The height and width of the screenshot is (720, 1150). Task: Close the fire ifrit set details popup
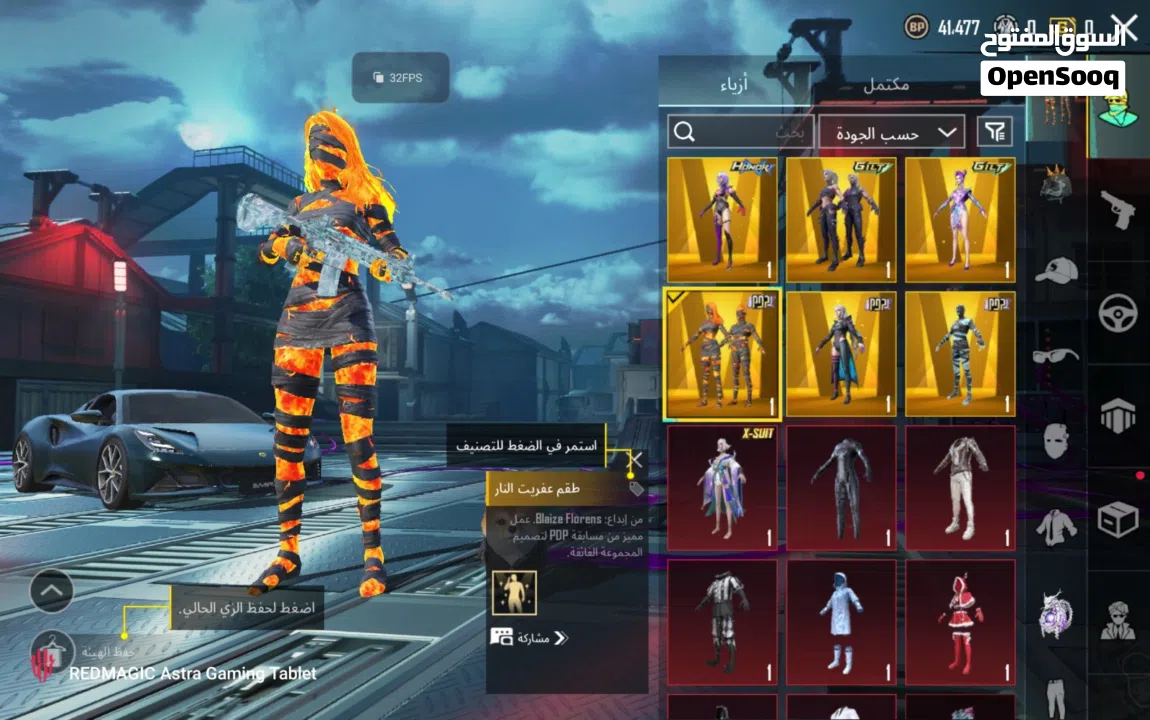tap(635, 462)
